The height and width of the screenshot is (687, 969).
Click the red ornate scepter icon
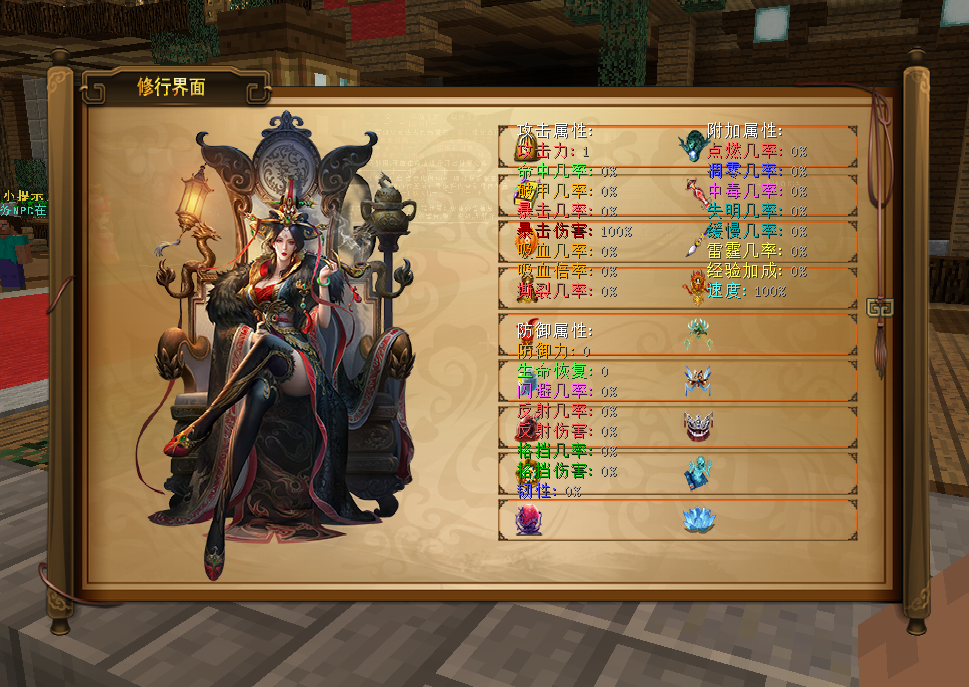697,193
